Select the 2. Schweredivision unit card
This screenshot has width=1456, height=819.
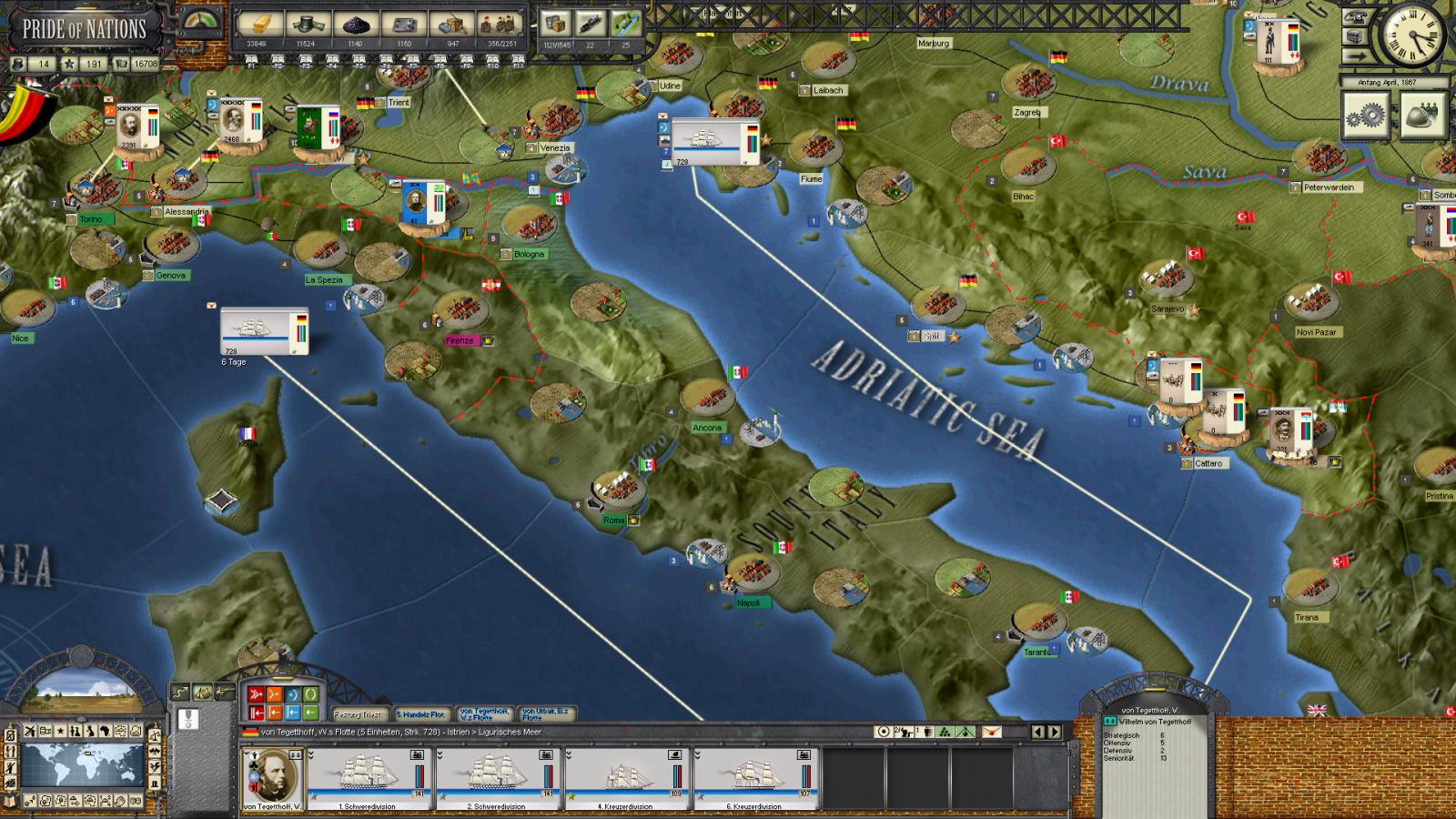(x=497, y=778)
